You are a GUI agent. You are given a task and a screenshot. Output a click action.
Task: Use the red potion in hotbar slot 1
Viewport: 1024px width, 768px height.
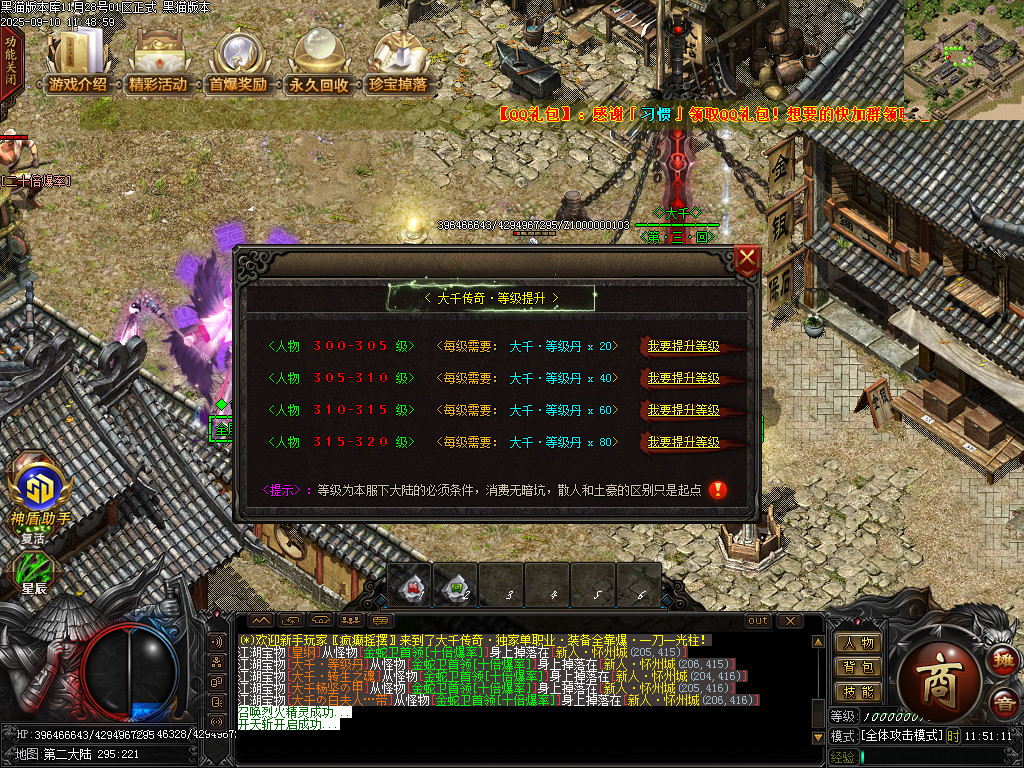pyautogui.click(x=411, y=586)
